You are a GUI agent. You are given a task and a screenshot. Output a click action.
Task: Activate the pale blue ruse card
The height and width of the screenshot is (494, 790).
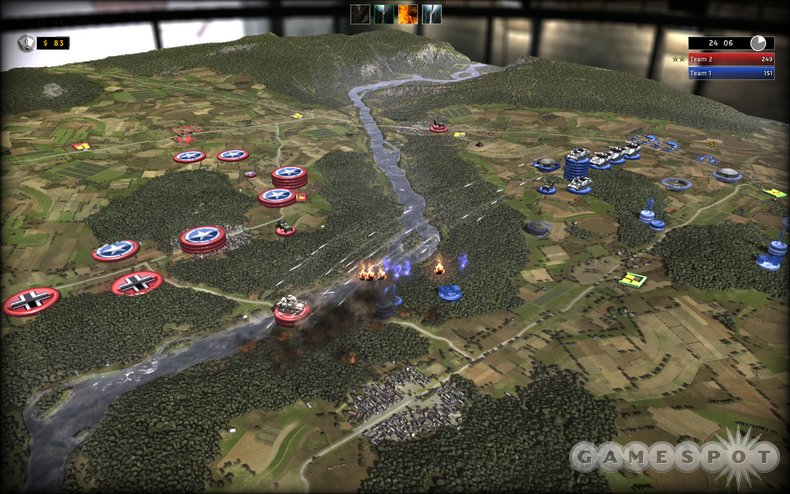click(x=432, y=13)
